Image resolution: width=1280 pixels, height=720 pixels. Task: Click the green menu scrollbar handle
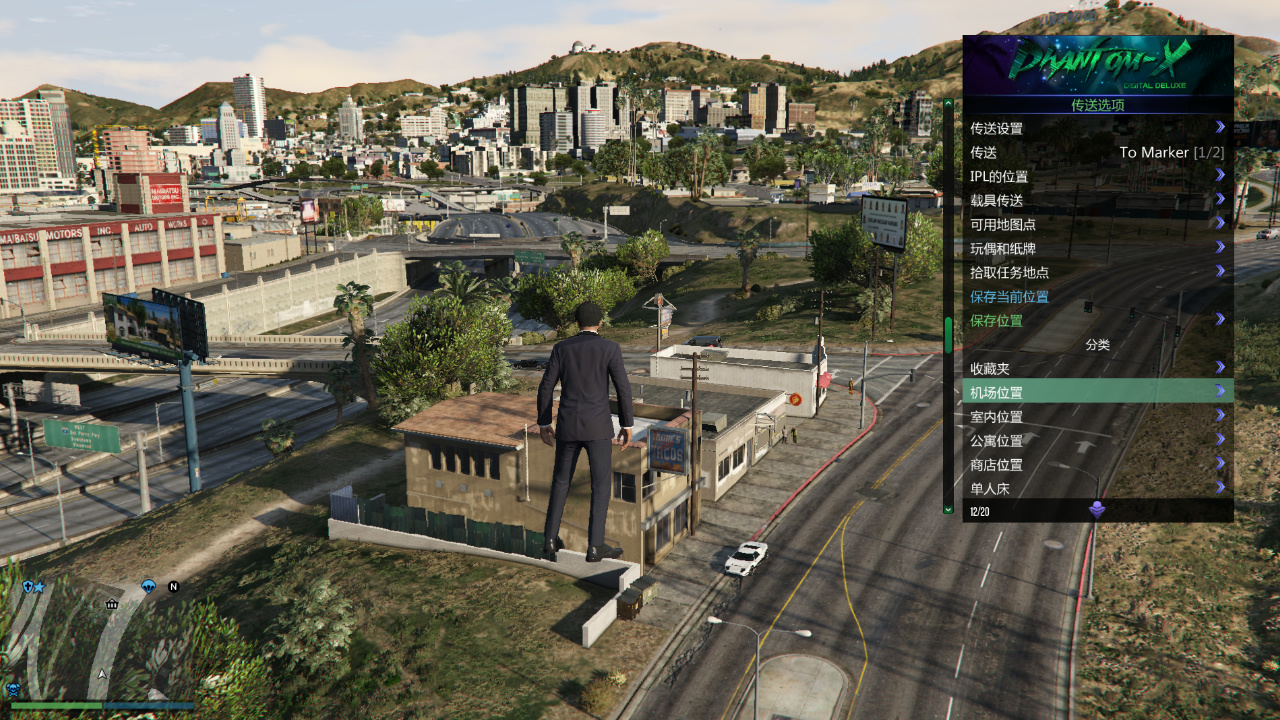tap(948, 335)
